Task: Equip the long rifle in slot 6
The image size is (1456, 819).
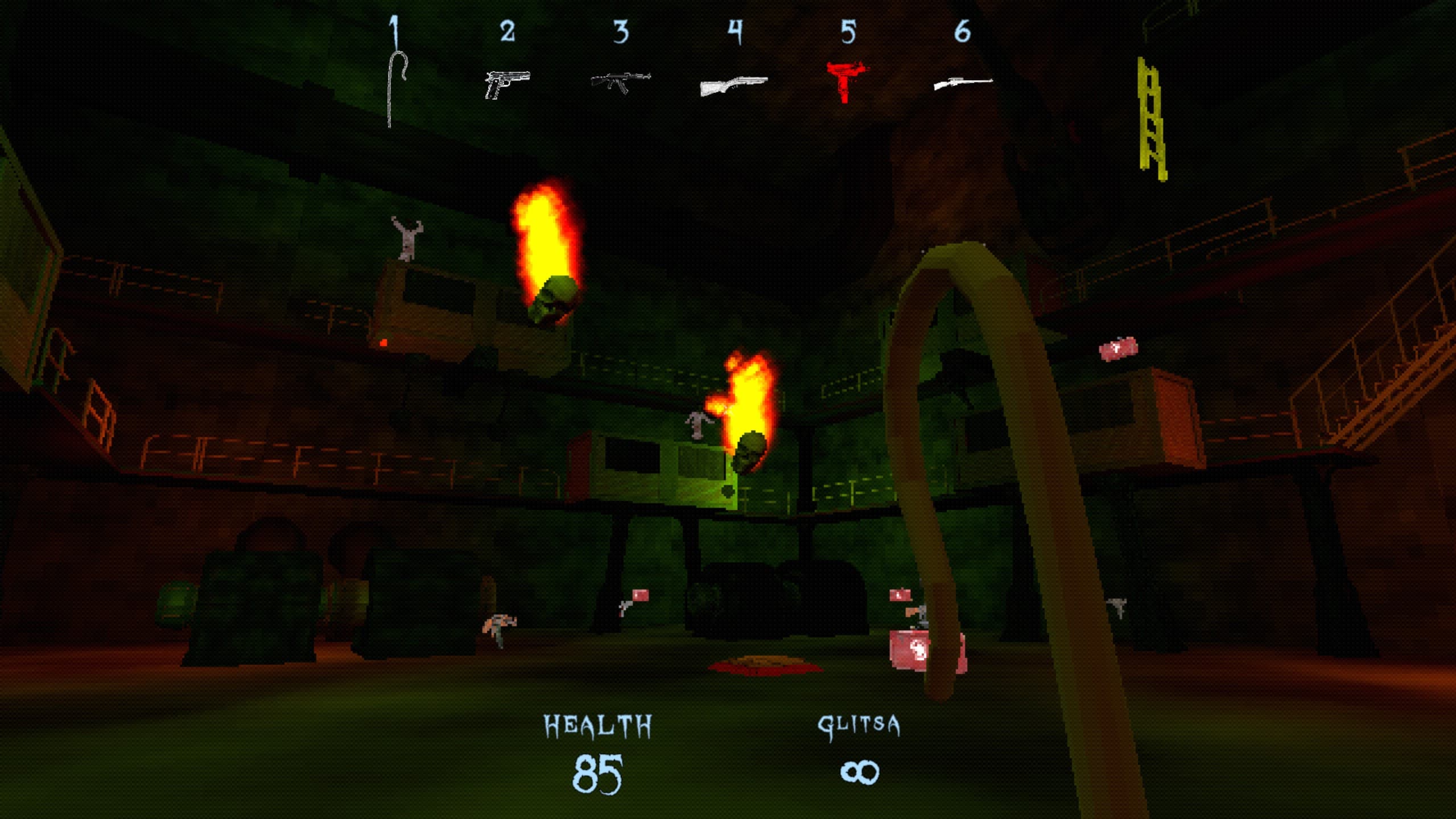Action: 962,84
